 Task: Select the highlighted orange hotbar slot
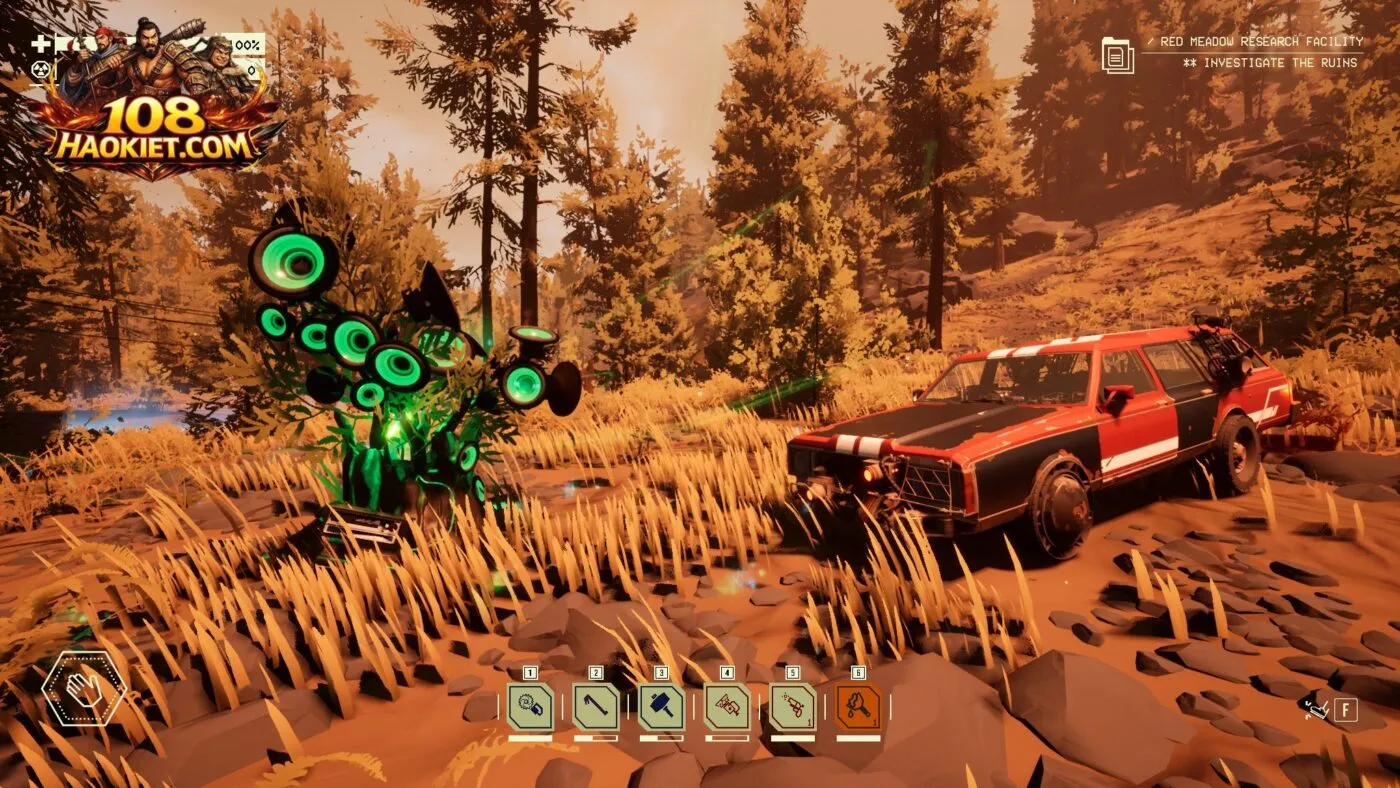(858, 707)
